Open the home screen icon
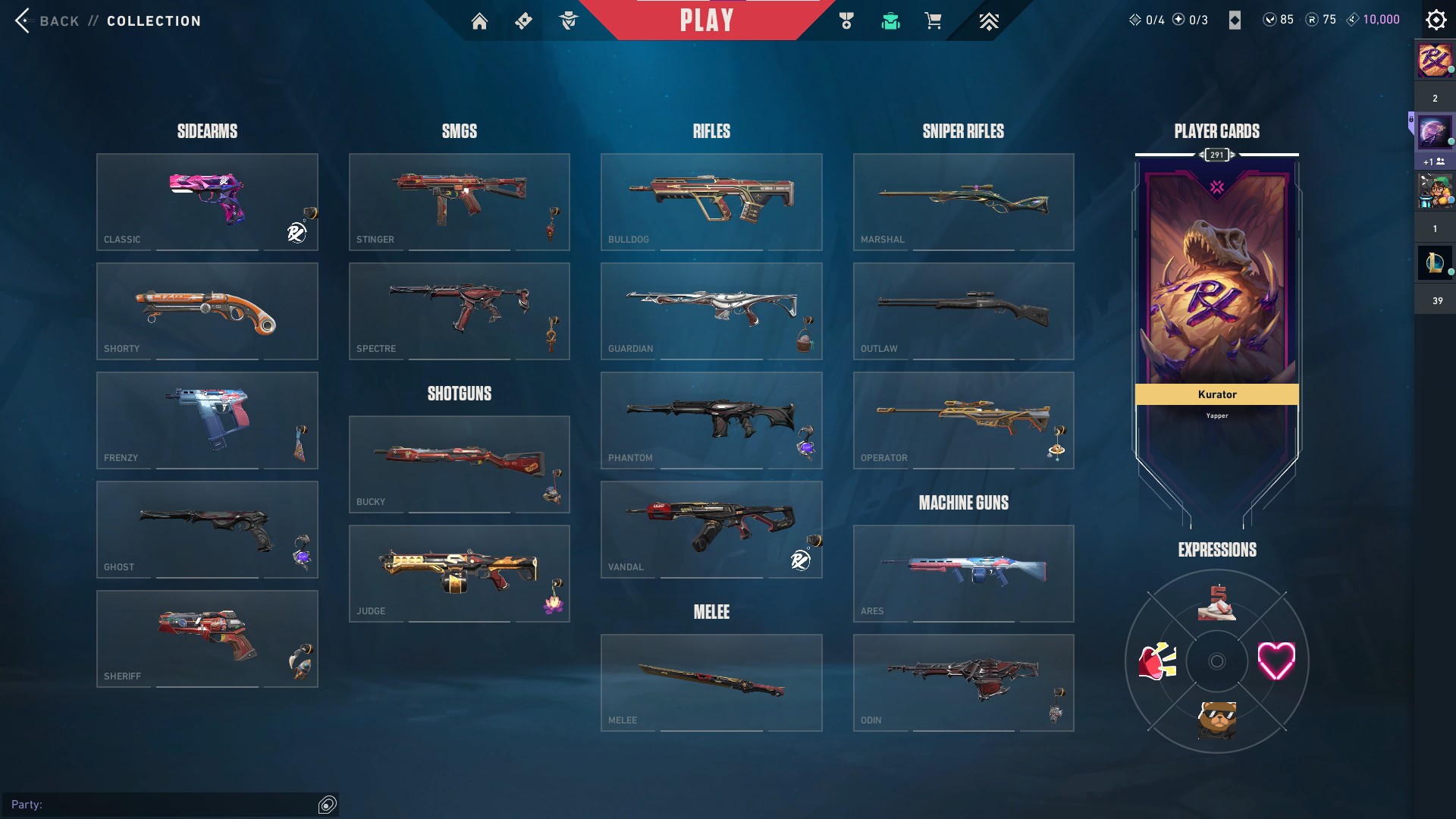Viewport: 1456px width, 819px height. pos(479,21)
